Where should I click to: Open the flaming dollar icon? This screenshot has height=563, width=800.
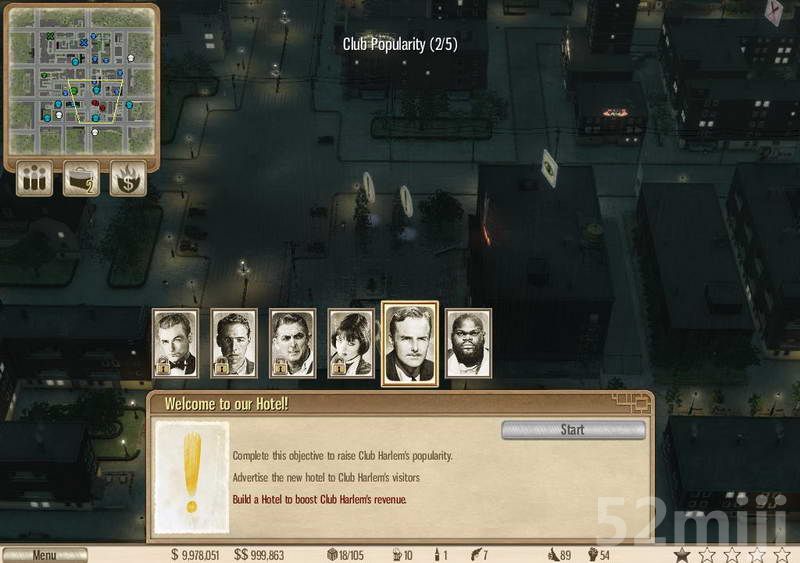(x=128, y=179)
